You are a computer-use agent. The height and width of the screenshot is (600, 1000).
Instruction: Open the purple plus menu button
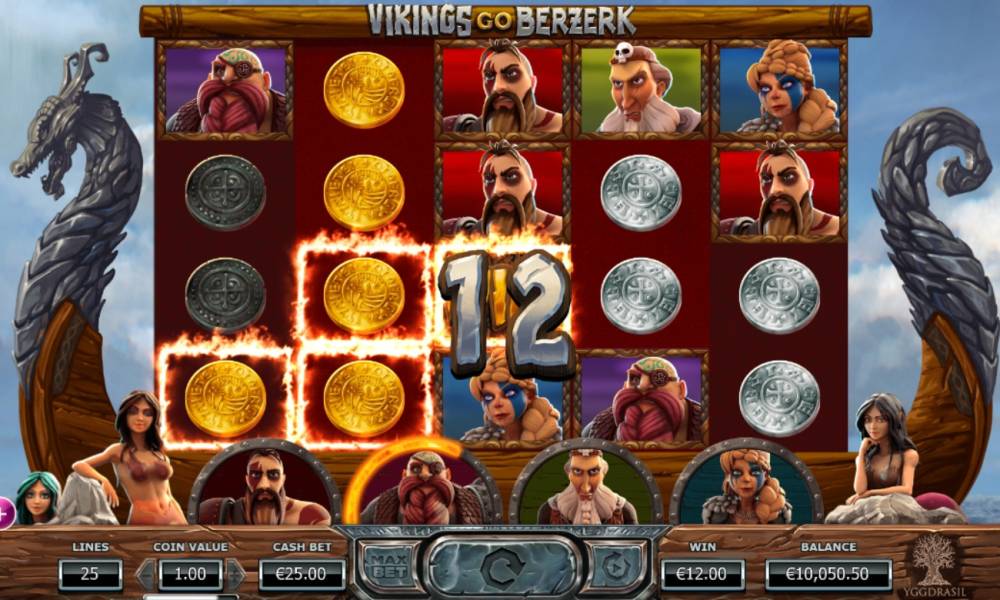point(3,514)
